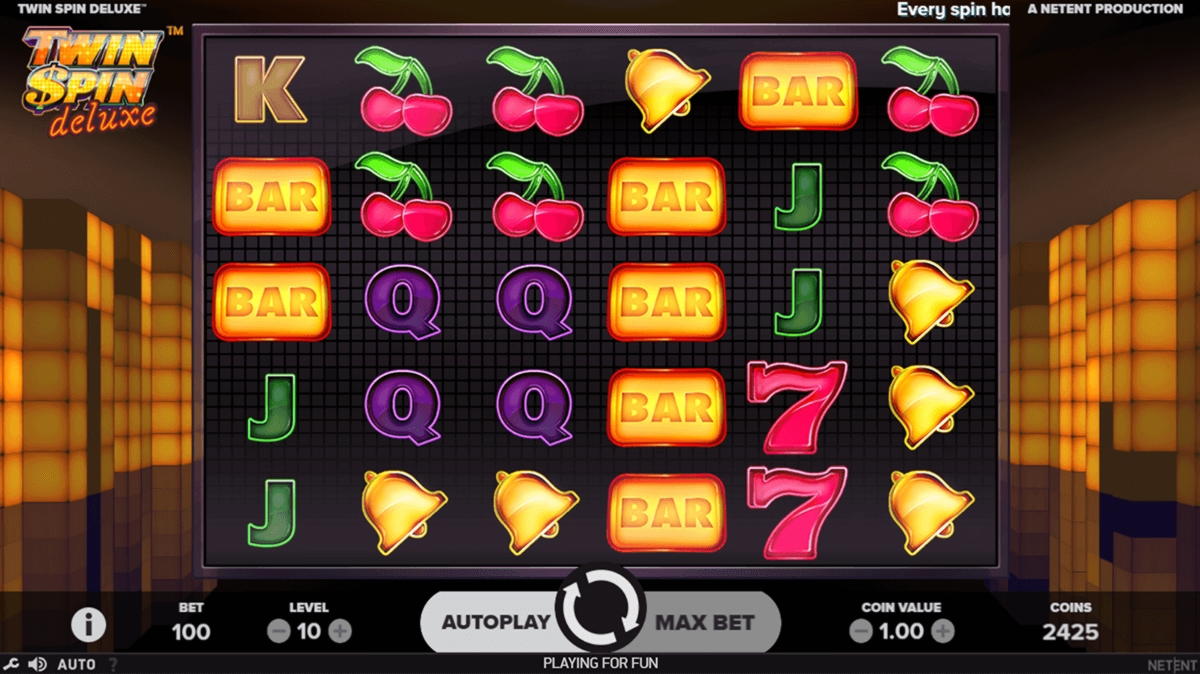Lower the coin value
The height and width of the screenshot is (674, 1200).
point(861,631)
